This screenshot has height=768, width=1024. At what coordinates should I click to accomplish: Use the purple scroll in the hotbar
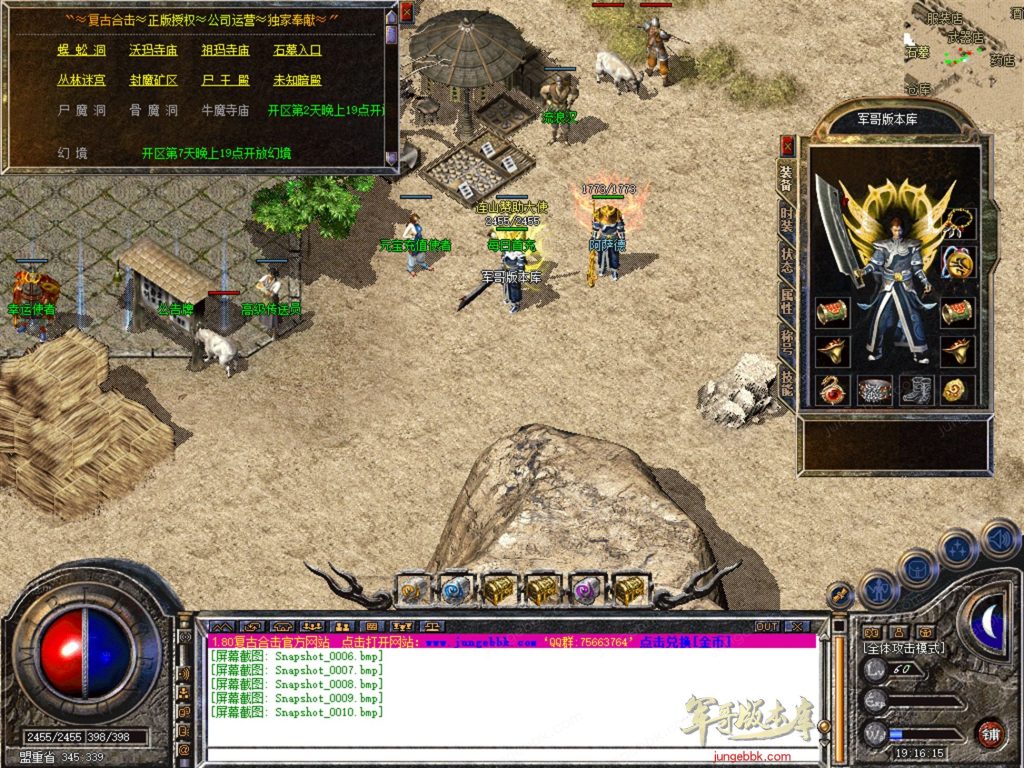587,590
